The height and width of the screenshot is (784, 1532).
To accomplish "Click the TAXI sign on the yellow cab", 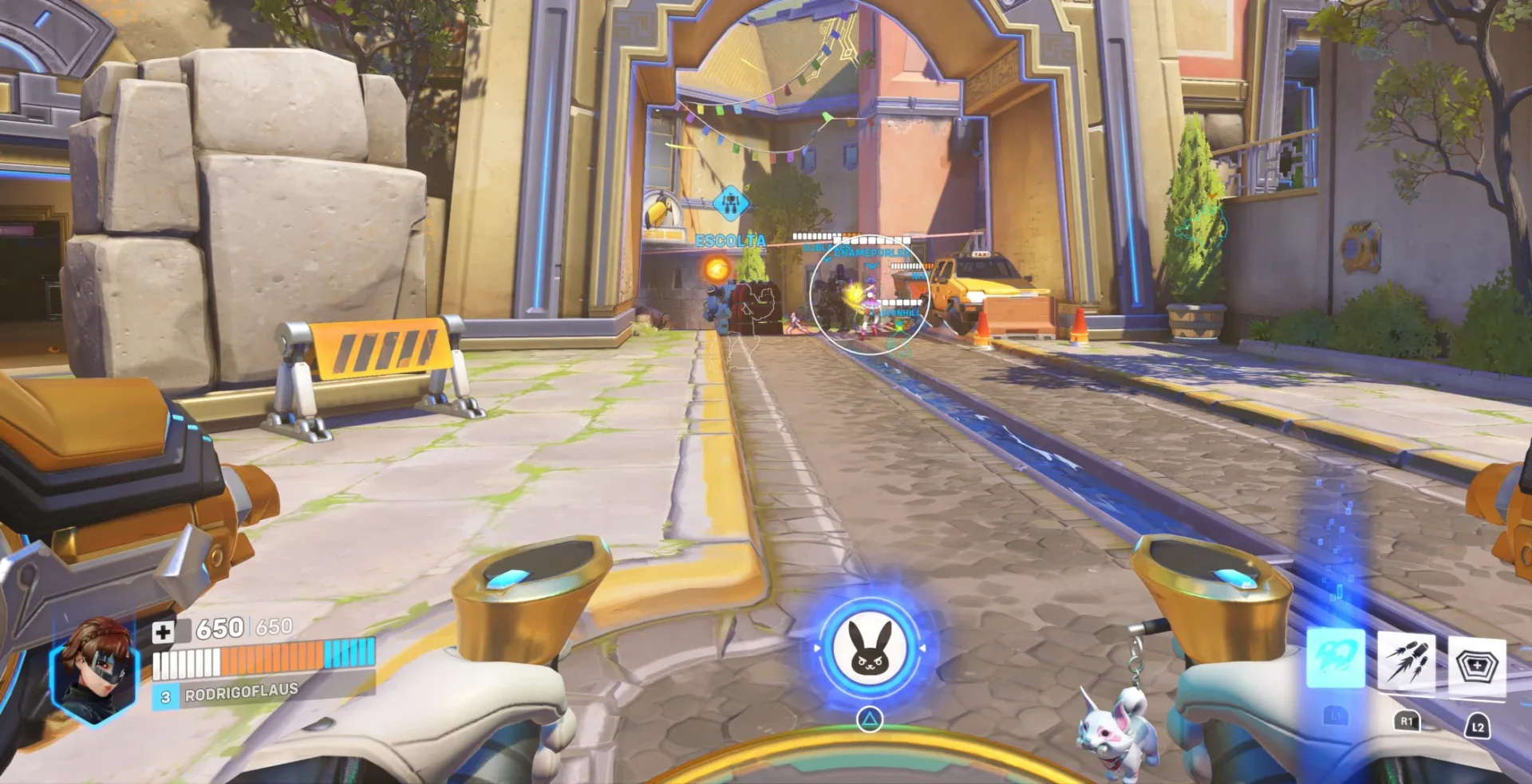I will tap(981, 254).
